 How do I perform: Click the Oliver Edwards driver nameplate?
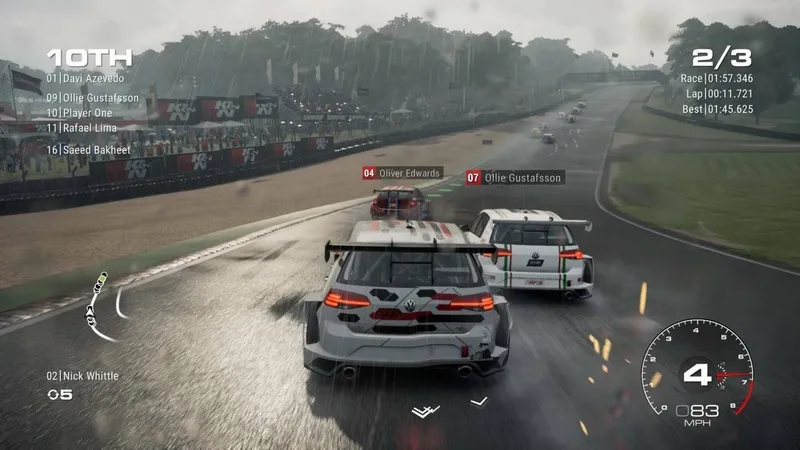(402, 173)
